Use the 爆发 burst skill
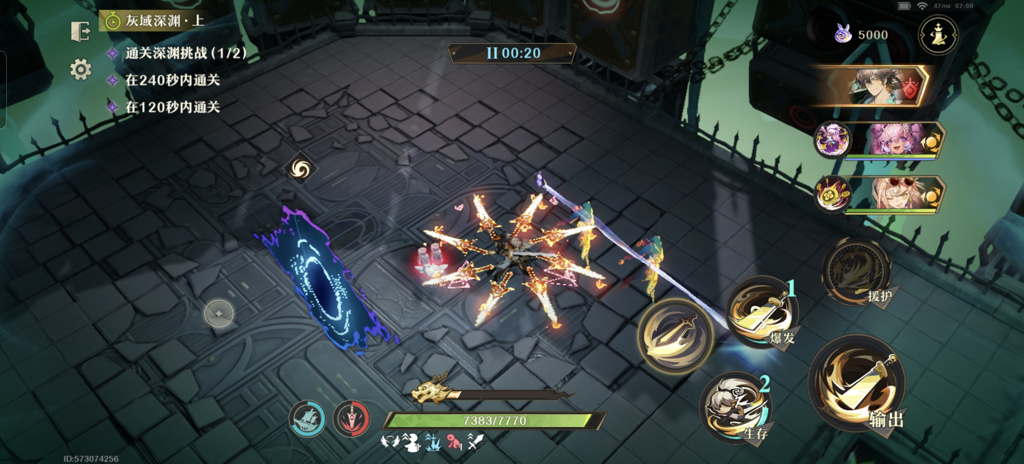Image resolution: width=1024 pixels, height=464 pixels. tap(761, 311)
